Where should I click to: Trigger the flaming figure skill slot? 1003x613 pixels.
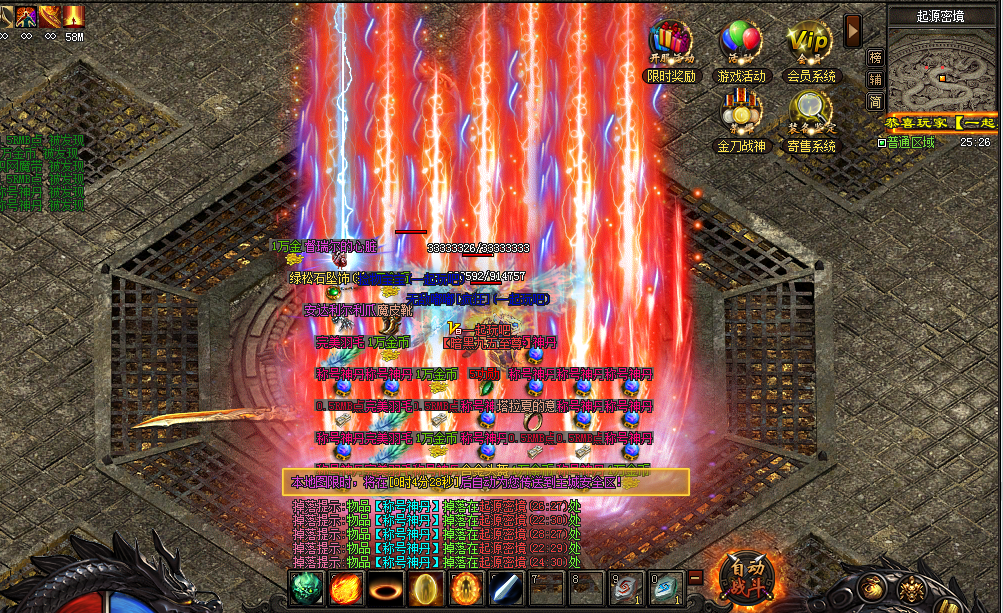coord(466,587)
